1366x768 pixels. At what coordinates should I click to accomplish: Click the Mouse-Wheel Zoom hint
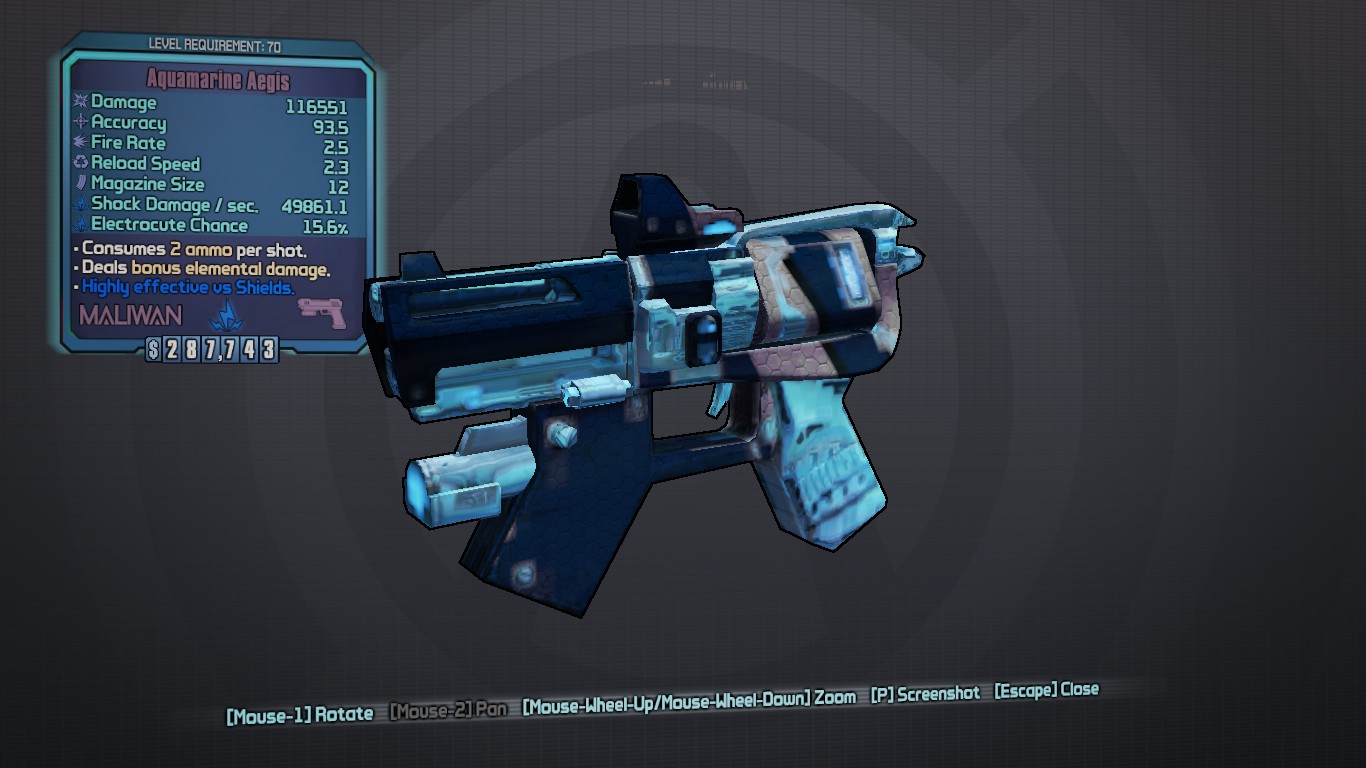tap(689, 699)
